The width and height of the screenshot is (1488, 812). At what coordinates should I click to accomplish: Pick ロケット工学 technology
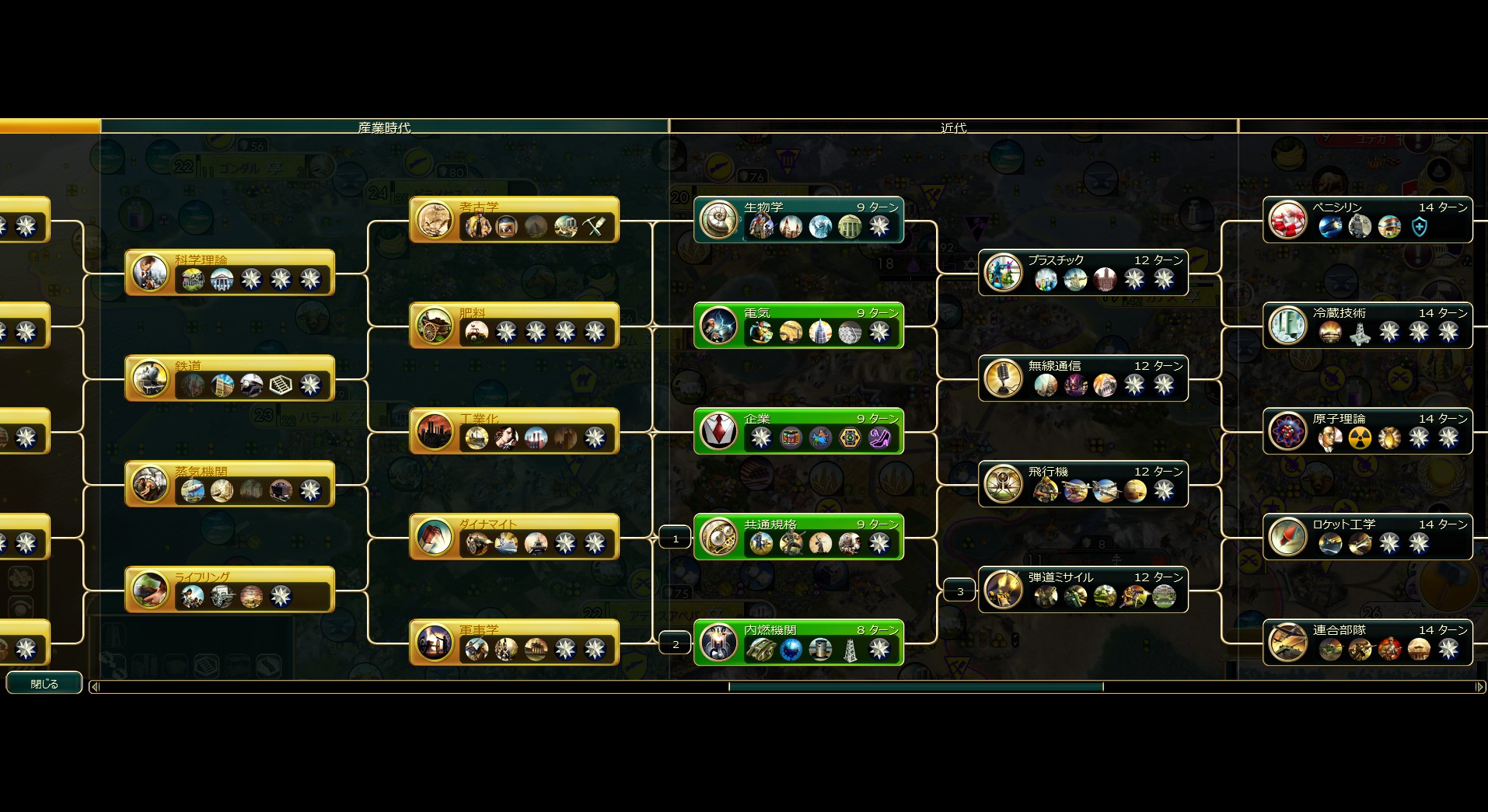[x=1367, y=536]
